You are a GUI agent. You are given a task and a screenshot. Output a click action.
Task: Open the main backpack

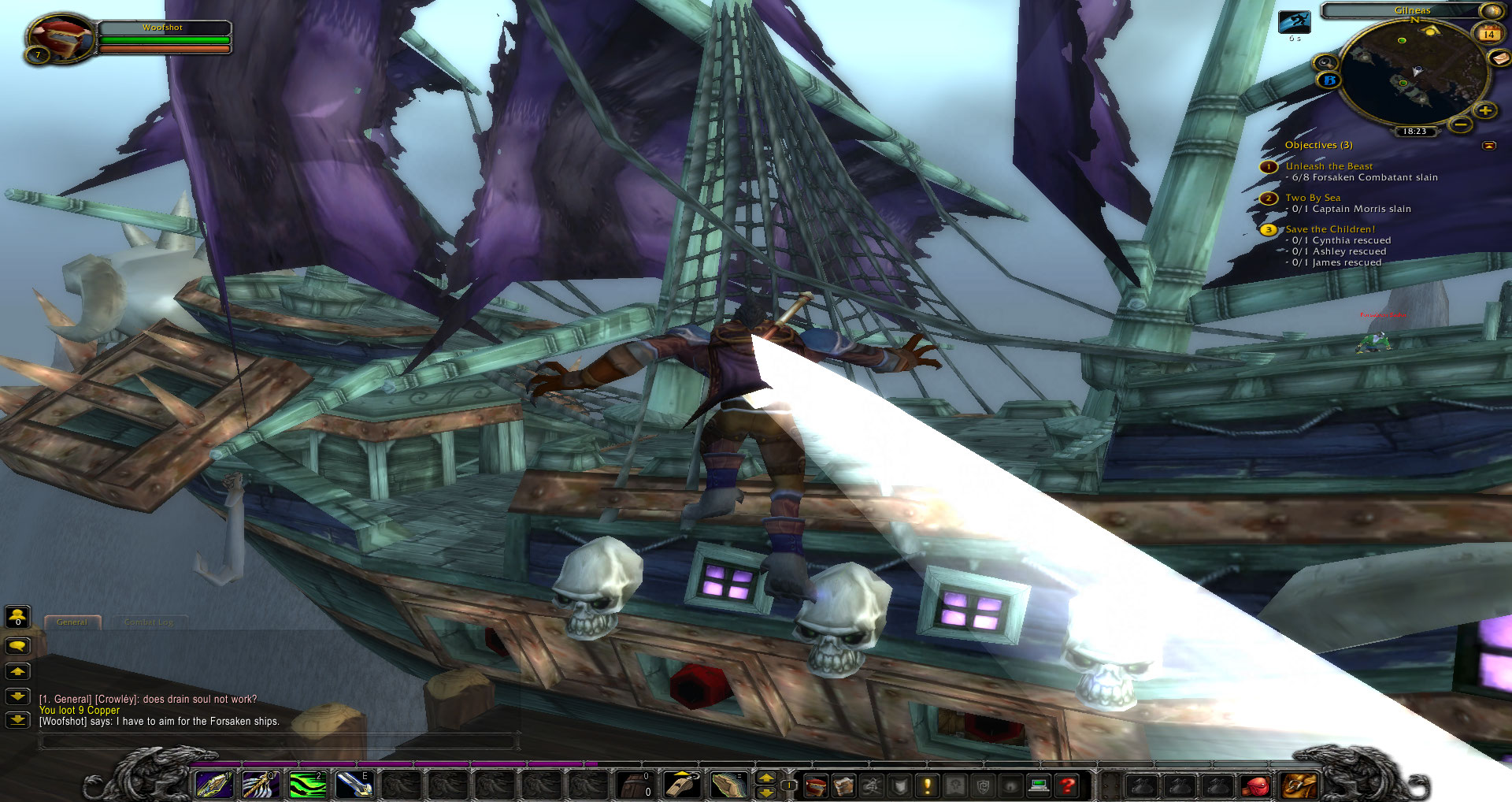[1299, 785]
